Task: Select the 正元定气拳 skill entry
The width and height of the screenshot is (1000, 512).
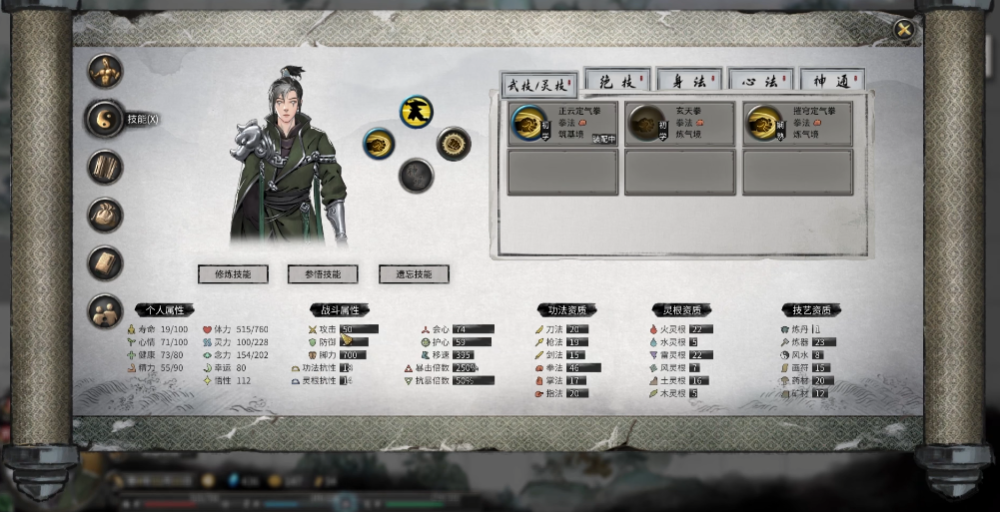Action: pos(563,124)
